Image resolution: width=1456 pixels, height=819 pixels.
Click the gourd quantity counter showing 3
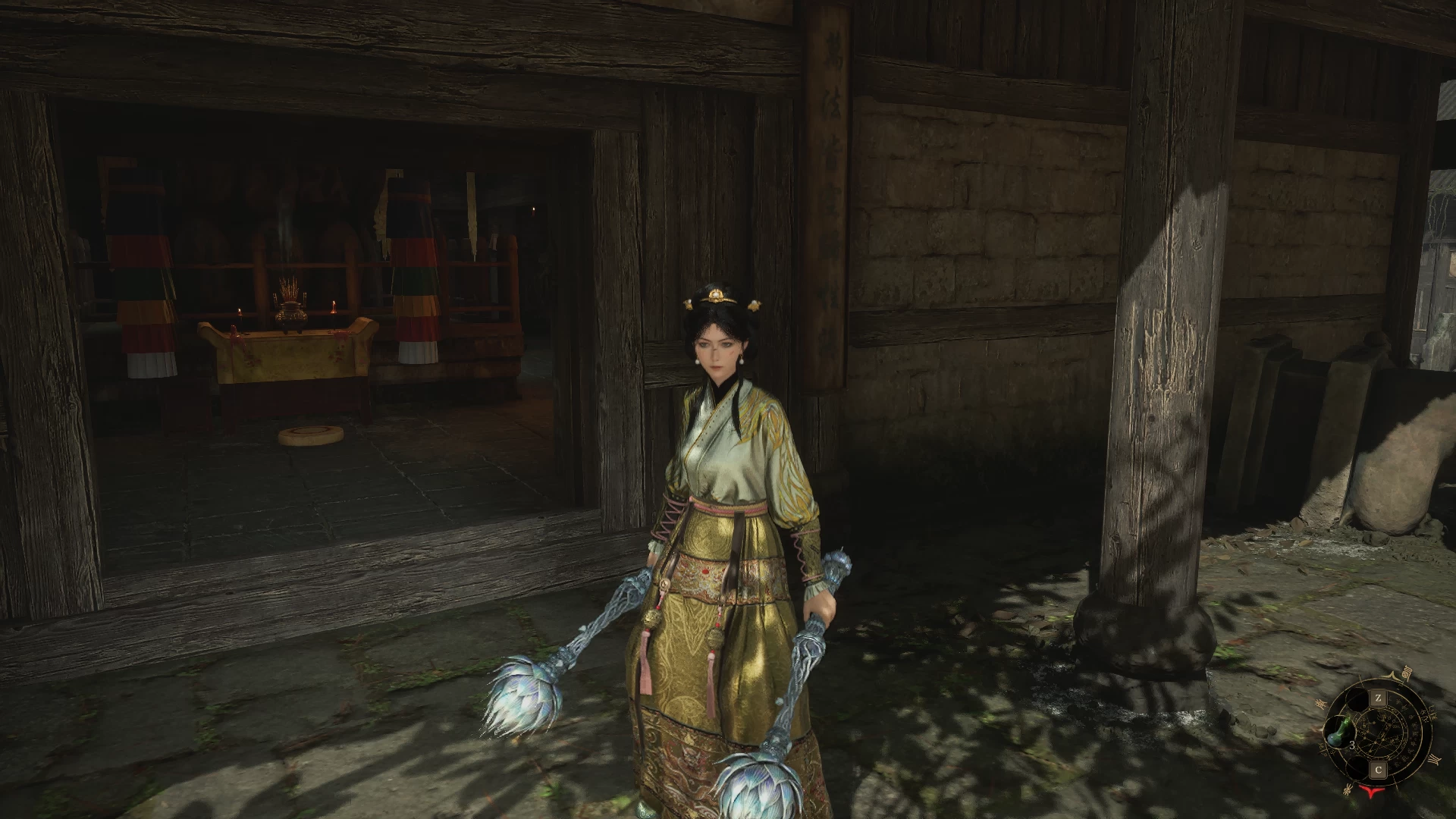pyautogui.click(x=1351, y=745)
